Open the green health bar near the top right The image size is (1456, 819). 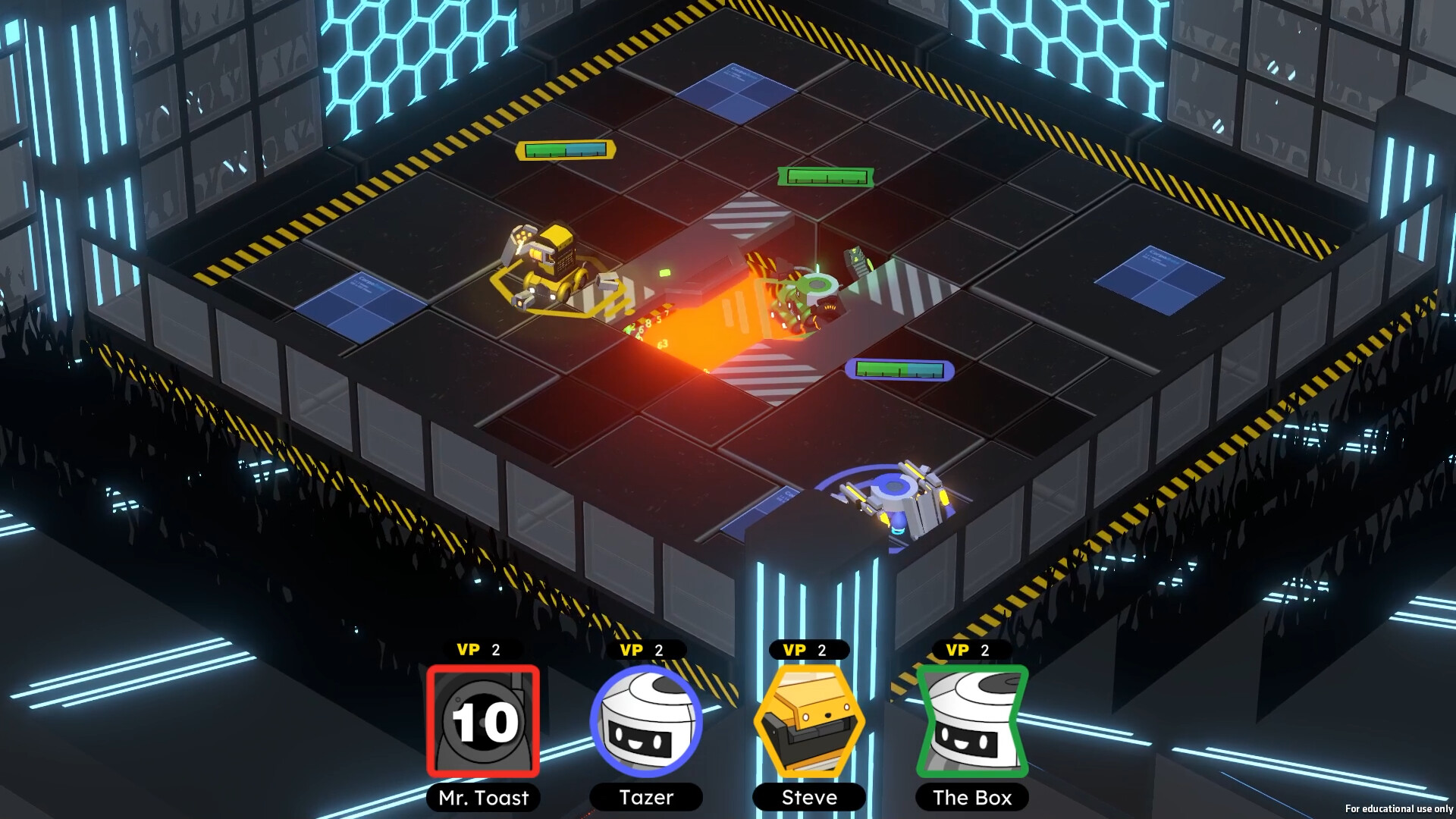tap(824, 177)
